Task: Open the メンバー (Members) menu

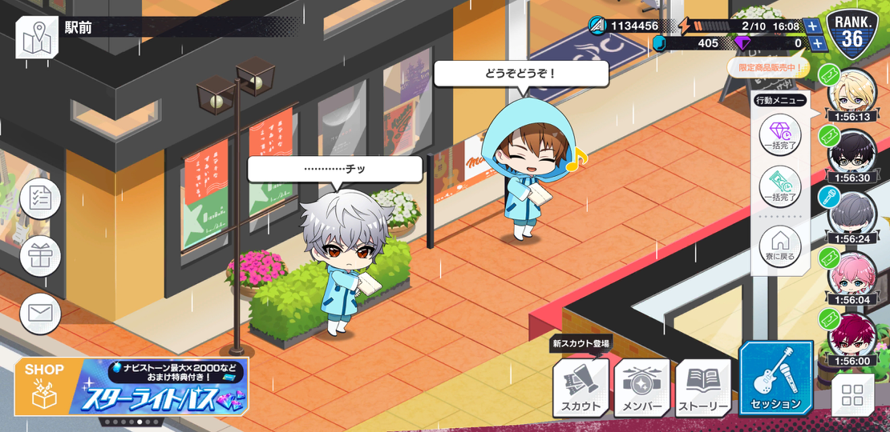Action: (642, 388)
